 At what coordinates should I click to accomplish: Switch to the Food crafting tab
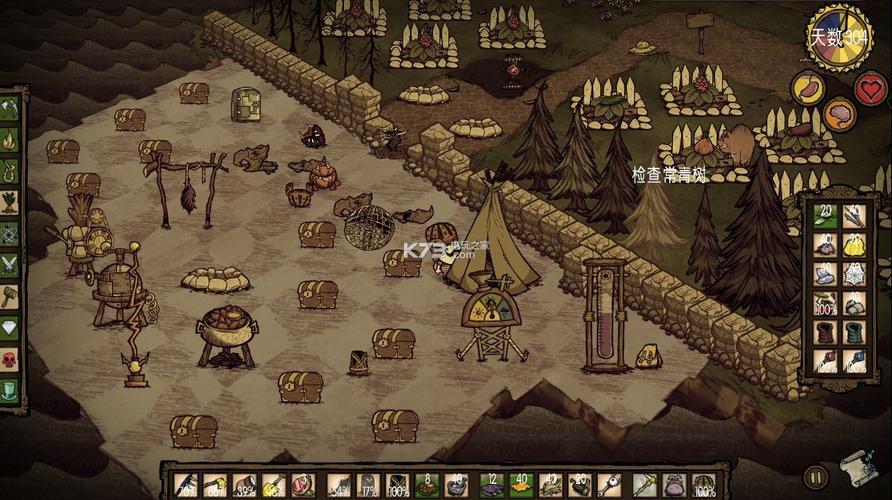point(10,203)
